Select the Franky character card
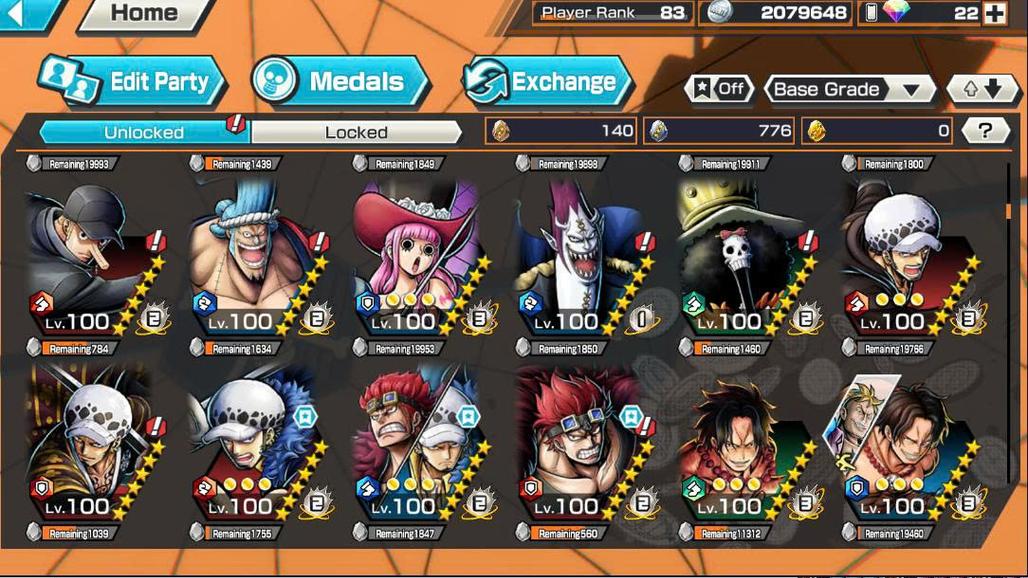 (260, 255)
